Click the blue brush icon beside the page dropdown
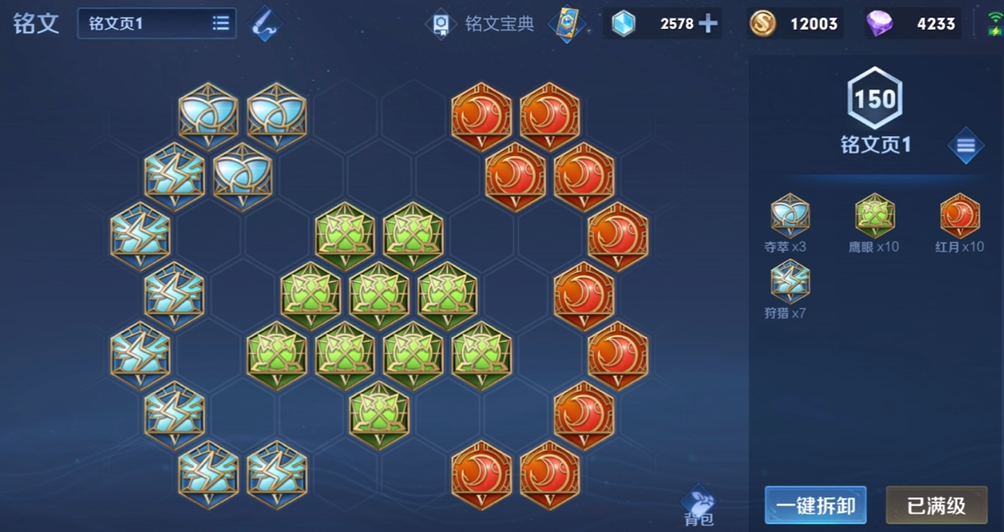This screenshot has width=1004, height=532. click(264, 23)
